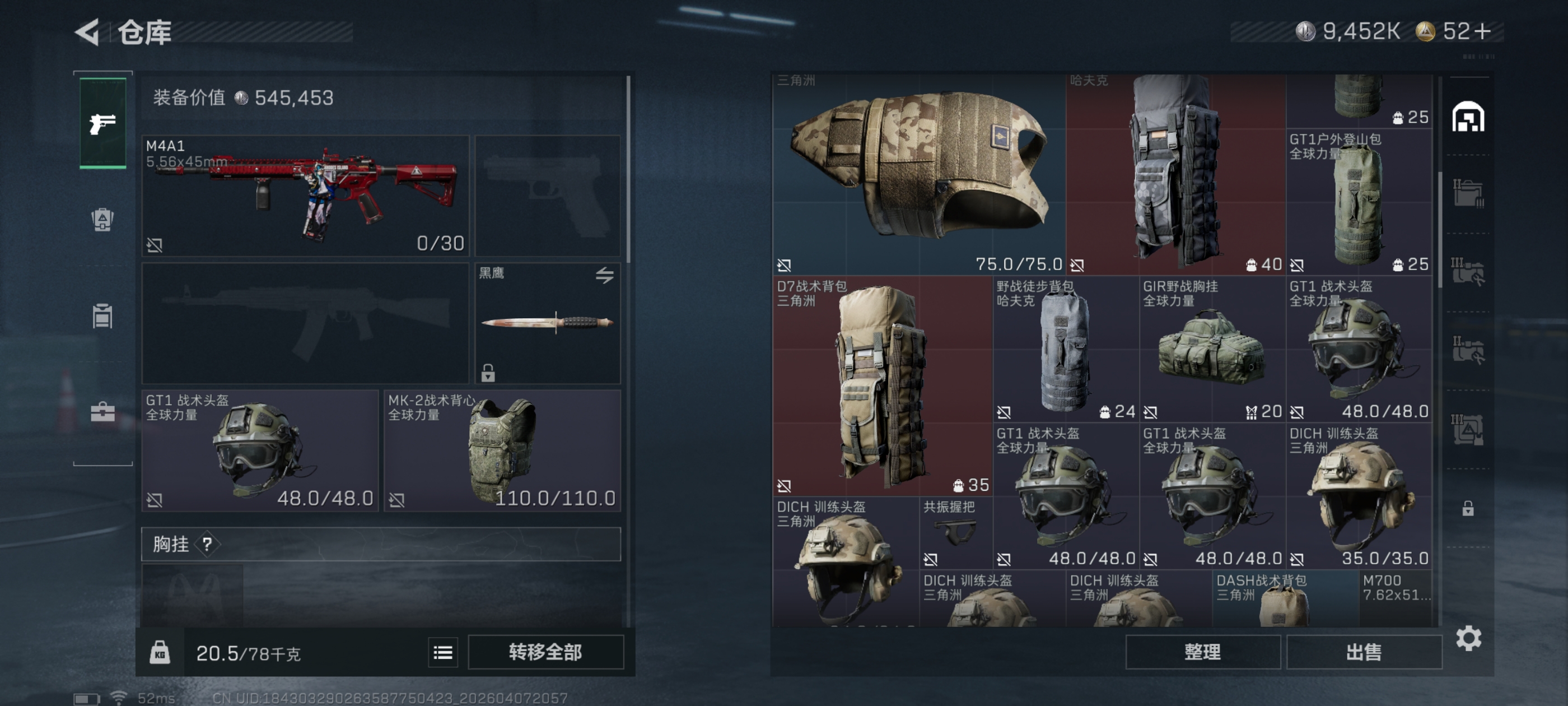Add currency with the plus button
1568x706 pixels.
coord(1483,31)
